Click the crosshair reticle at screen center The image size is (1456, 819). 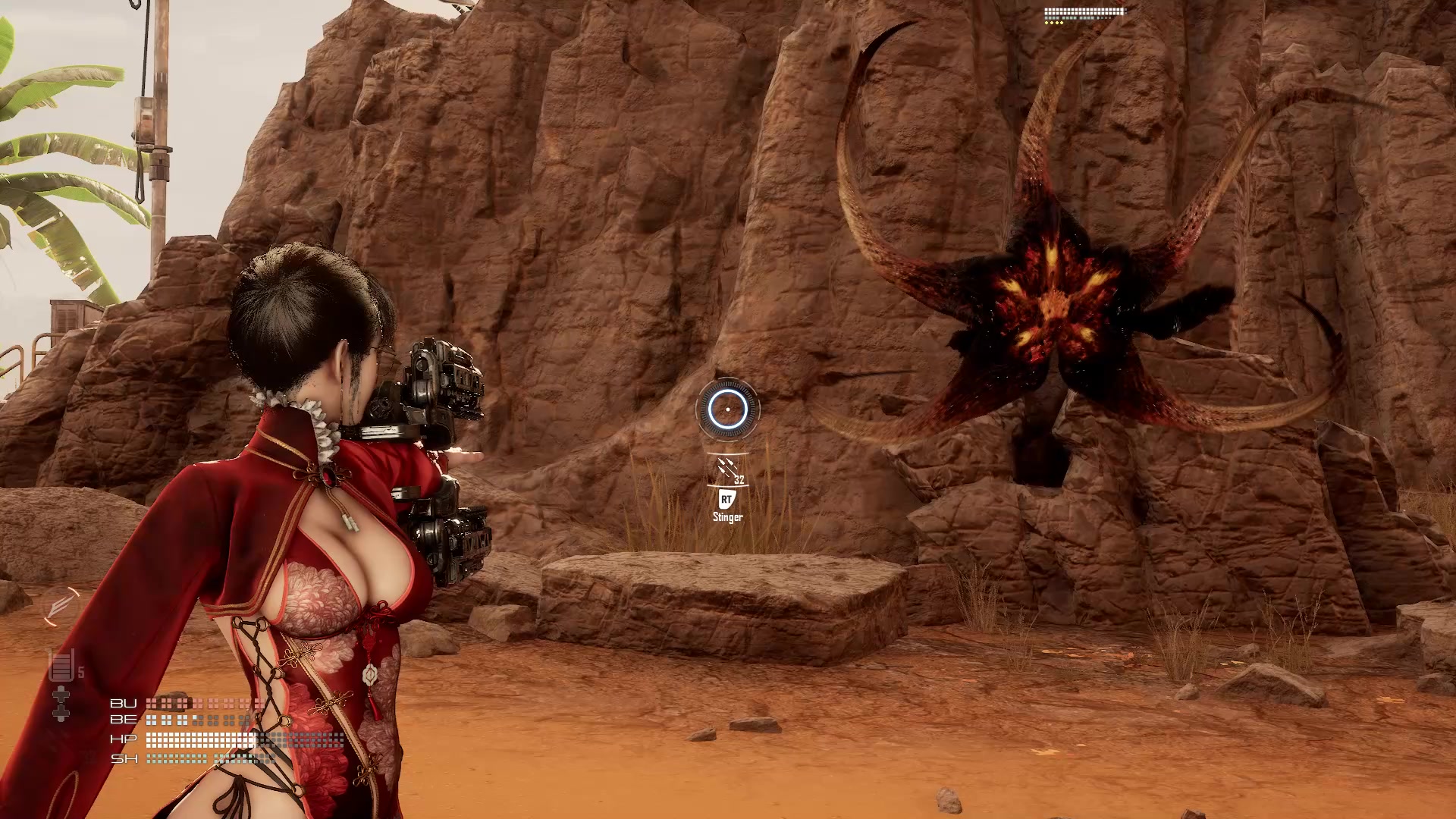point(726,408)
